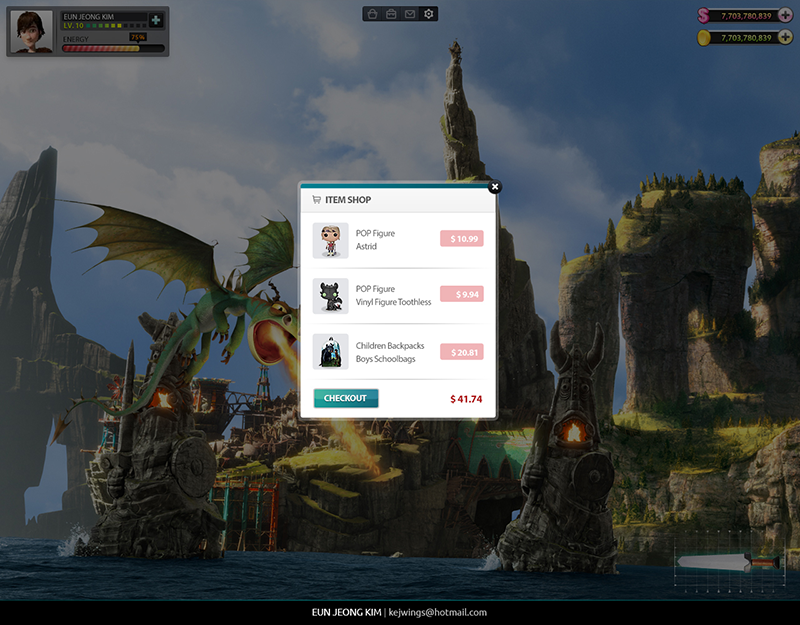The width and height of the screenshot is (800, 625).
Task: Open the mail envelope icon
Action: [410, 14]
